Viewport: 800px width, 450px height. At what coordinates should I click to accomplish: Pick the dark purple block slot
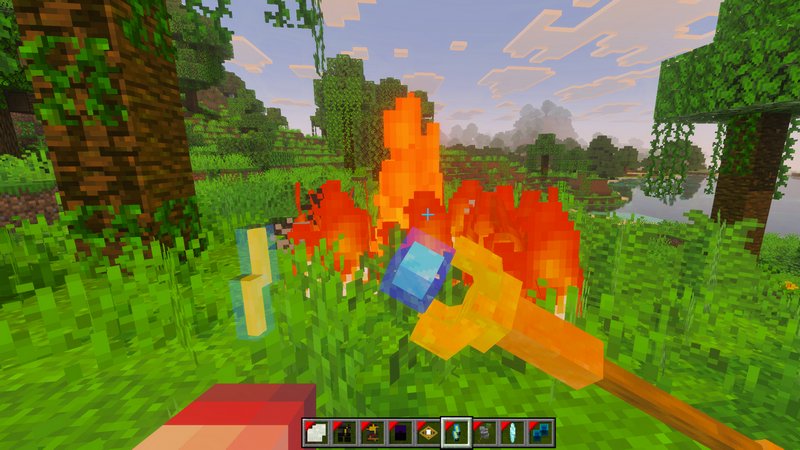click(x=400, y=433)
